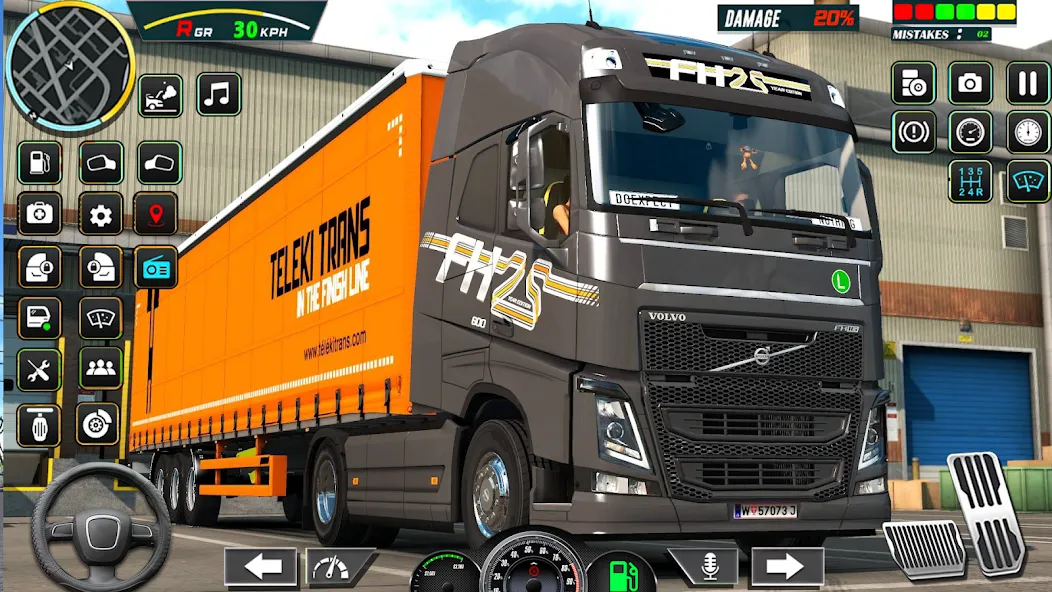The image size is (1052, 592).
Task: Open the gear shifter control
Action: (x=970, y=181)
